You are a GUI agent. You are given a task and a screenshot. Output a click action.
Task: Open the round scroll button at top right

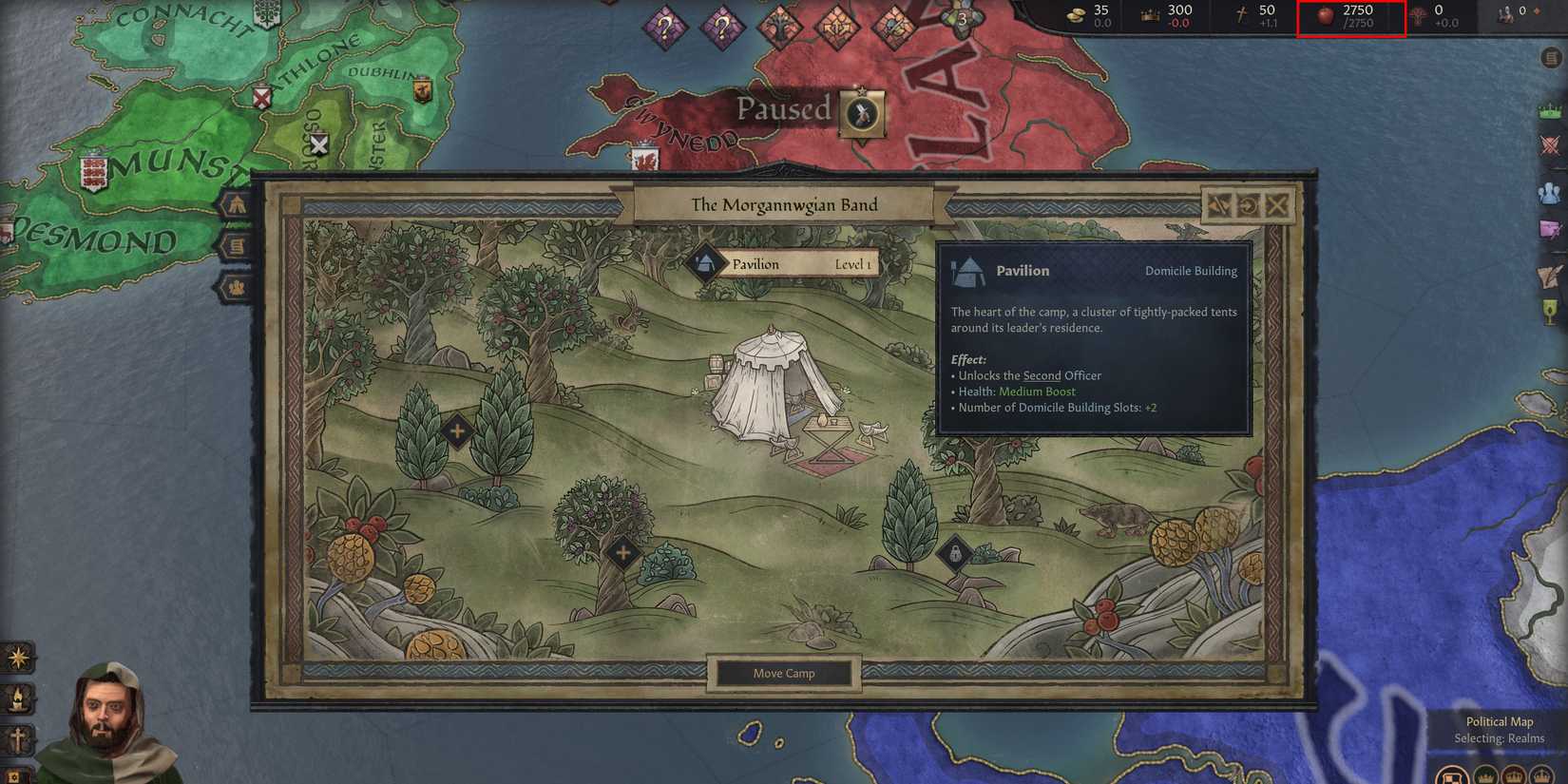tap(1551, 59)
